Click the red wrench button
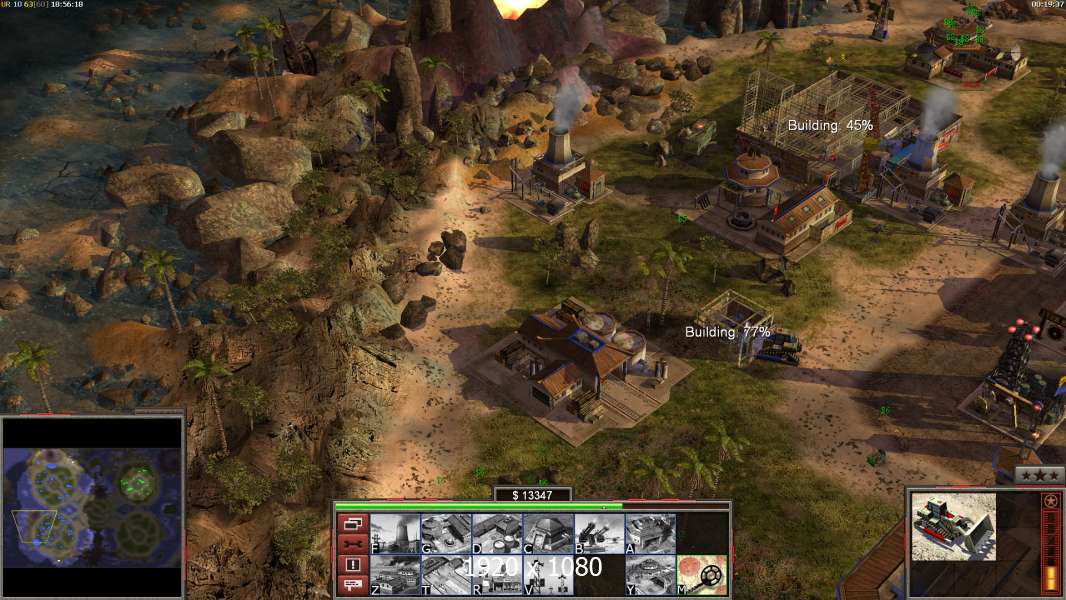 (x=352, y=544)
